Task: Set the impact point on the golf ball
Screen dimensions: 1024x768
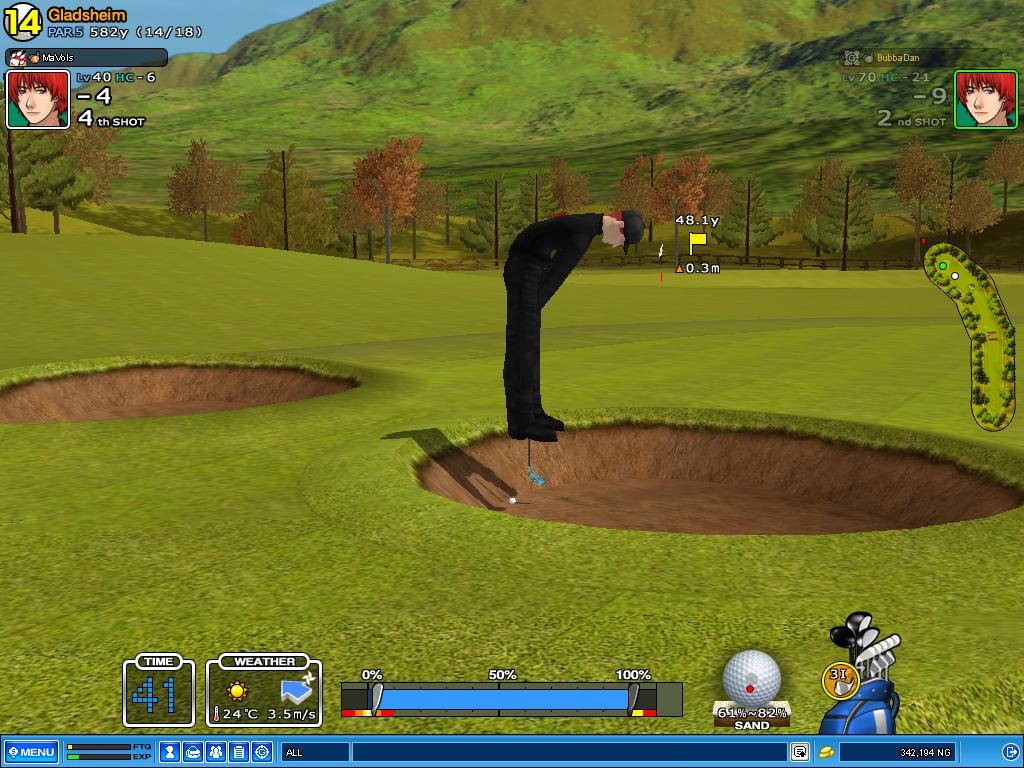Action: click(751, 678)
